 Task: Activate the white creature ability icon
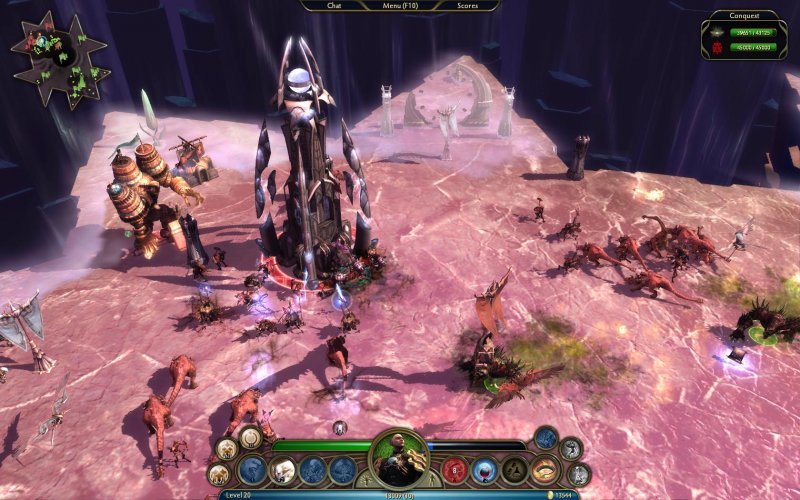click(x=283, y=469)
